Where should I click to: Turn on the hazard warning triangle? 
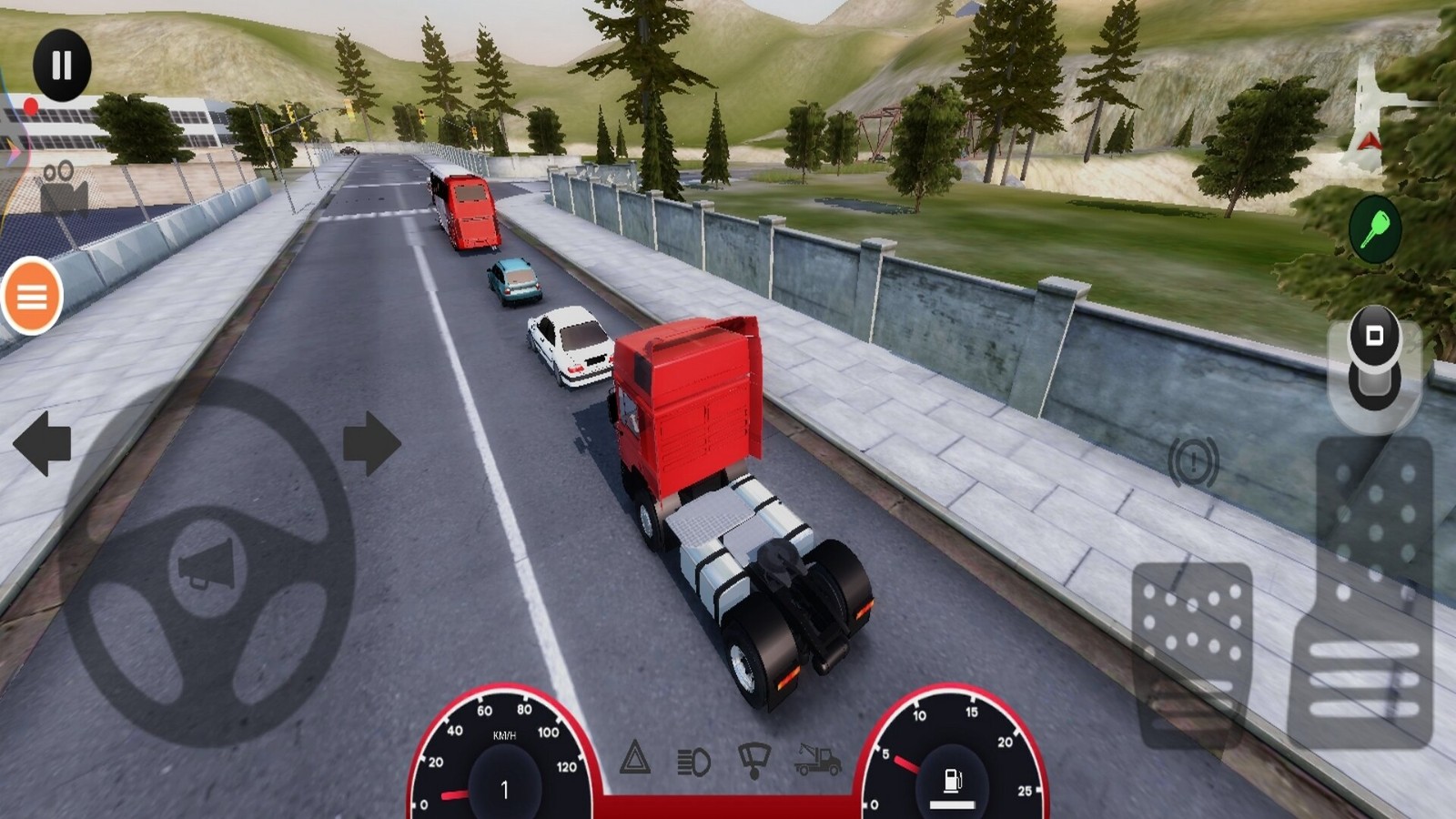[x=634, y=758]
